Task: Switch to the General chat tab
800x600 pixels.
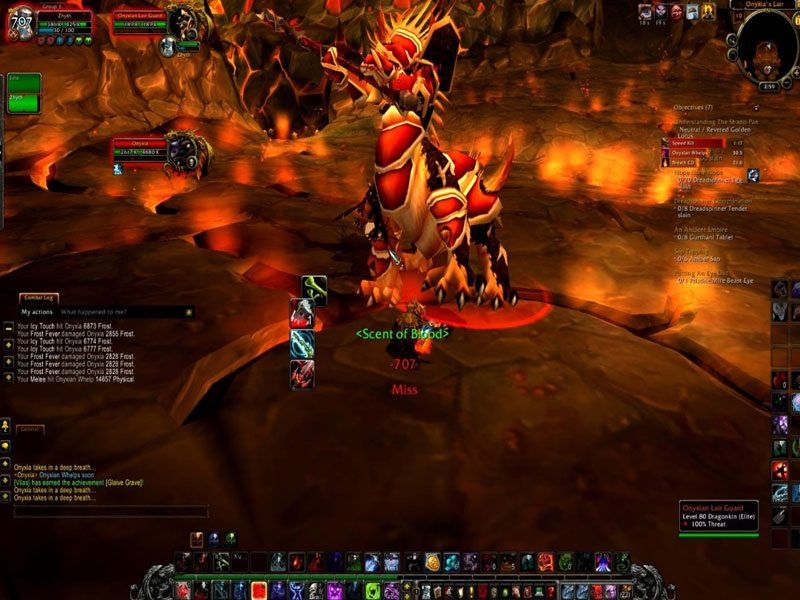Action: (29, 428)
